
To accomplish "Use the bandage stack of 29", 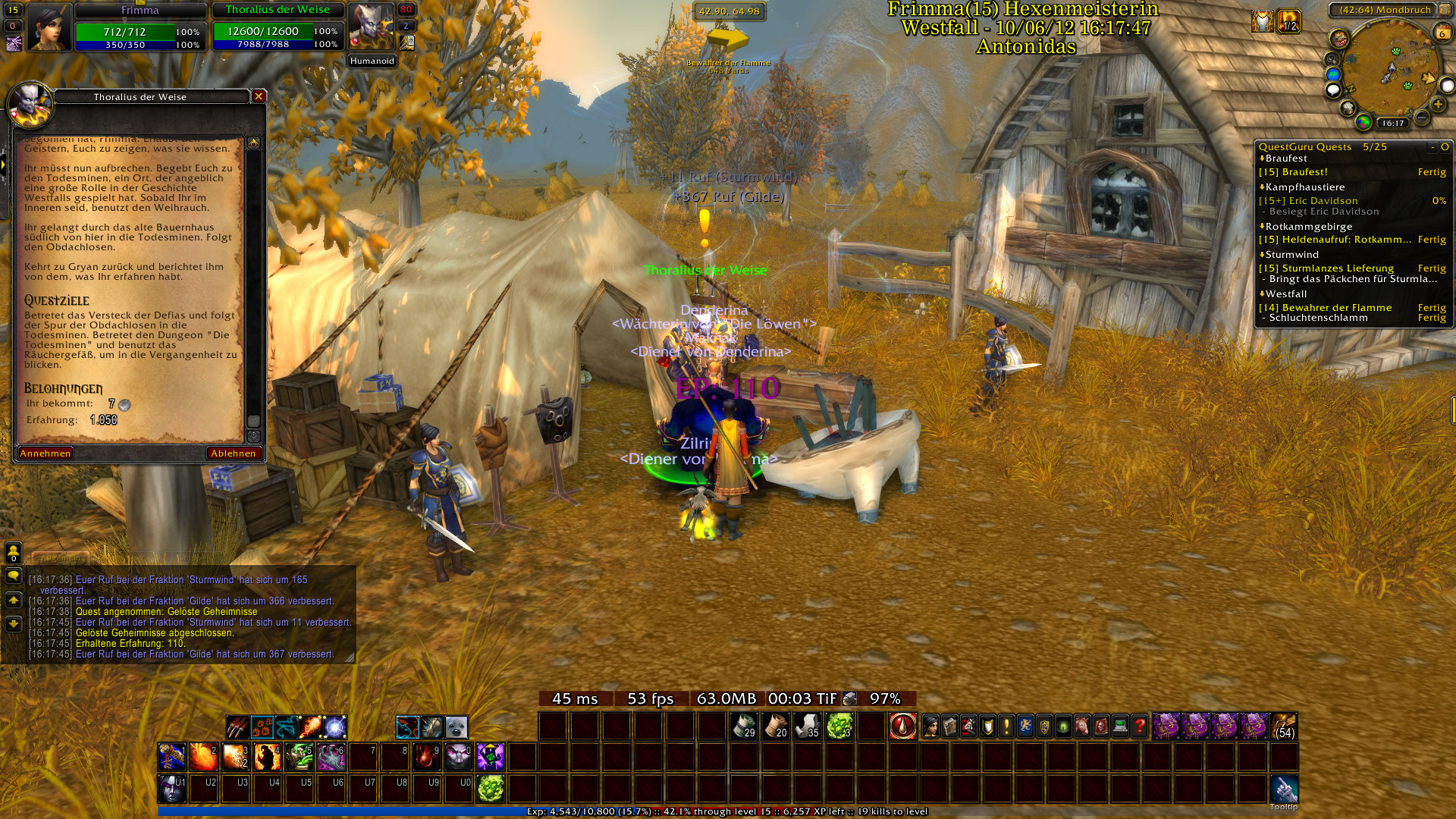I will click(745, 726).
